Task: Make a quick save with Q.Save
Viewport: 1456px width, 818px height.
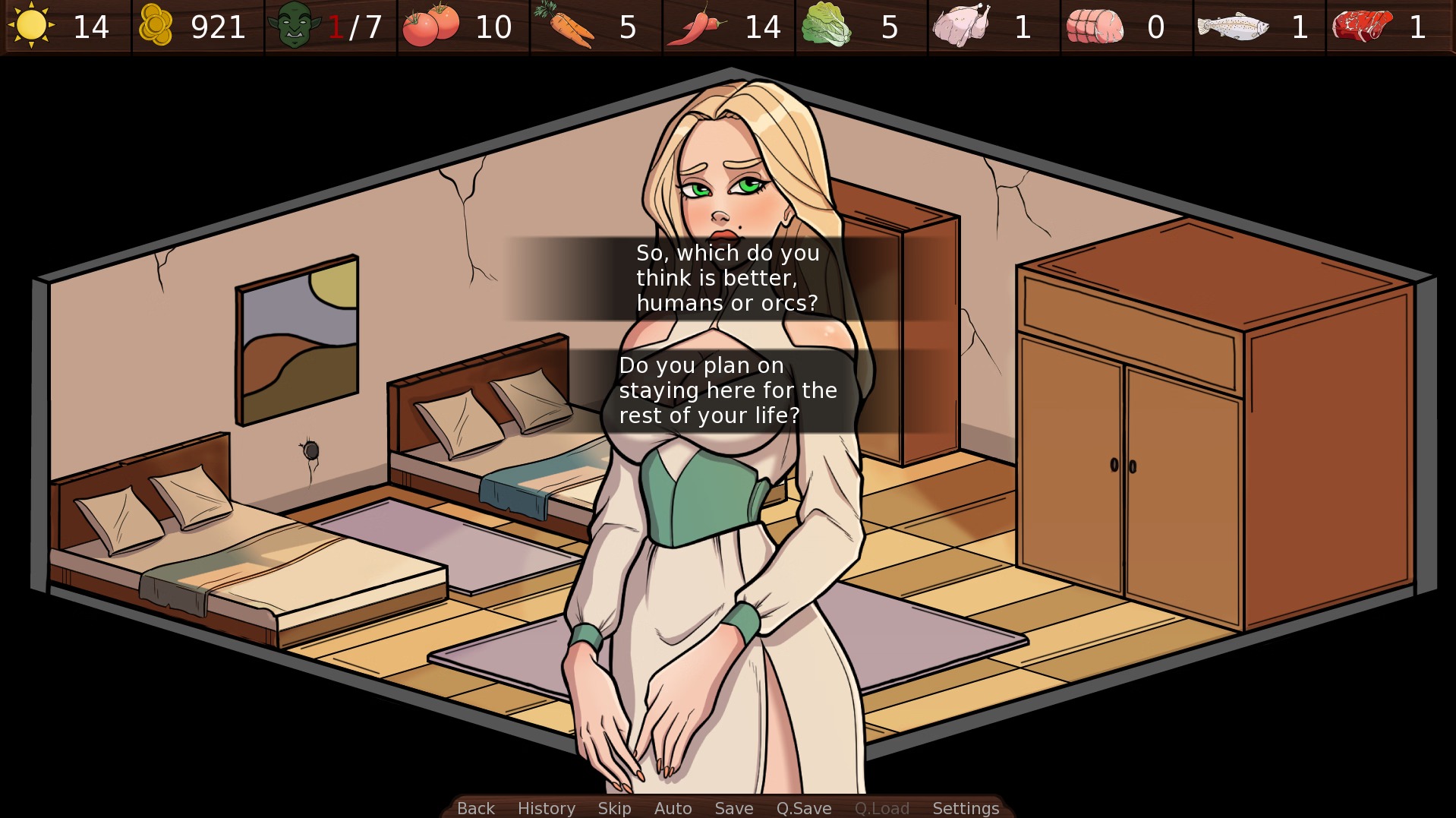Action: pyautogui.click(x=803, y=808)
